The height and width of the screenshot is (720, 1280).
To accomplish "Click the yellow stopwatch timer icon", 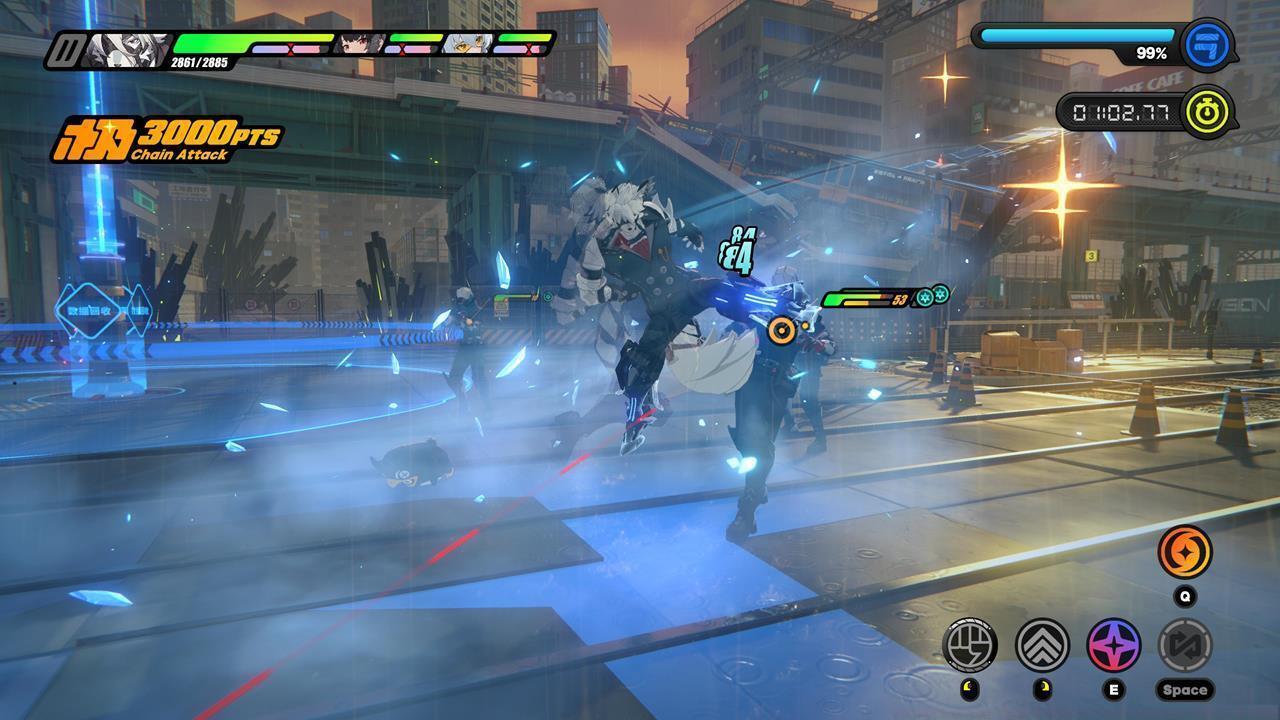I will coord(1207,111).
